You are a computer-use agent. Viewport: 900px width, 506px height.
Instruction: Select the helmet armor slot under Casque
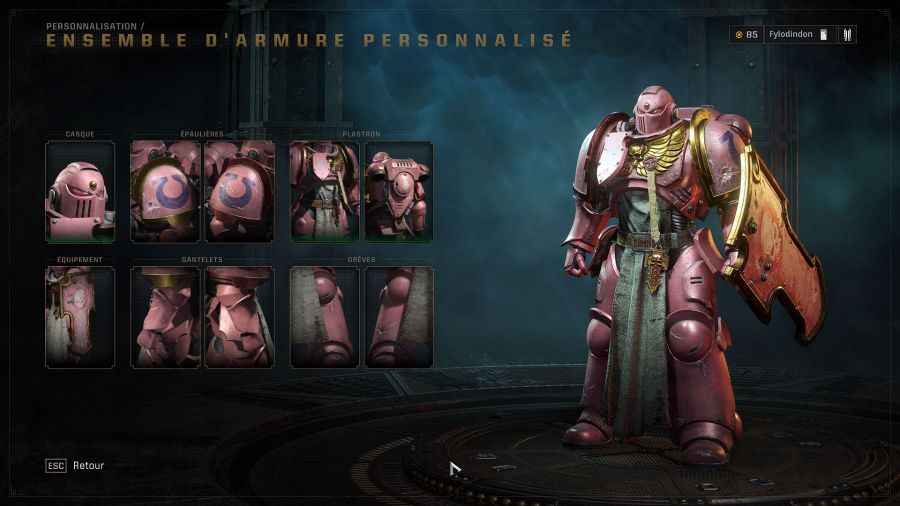[80, 191]
